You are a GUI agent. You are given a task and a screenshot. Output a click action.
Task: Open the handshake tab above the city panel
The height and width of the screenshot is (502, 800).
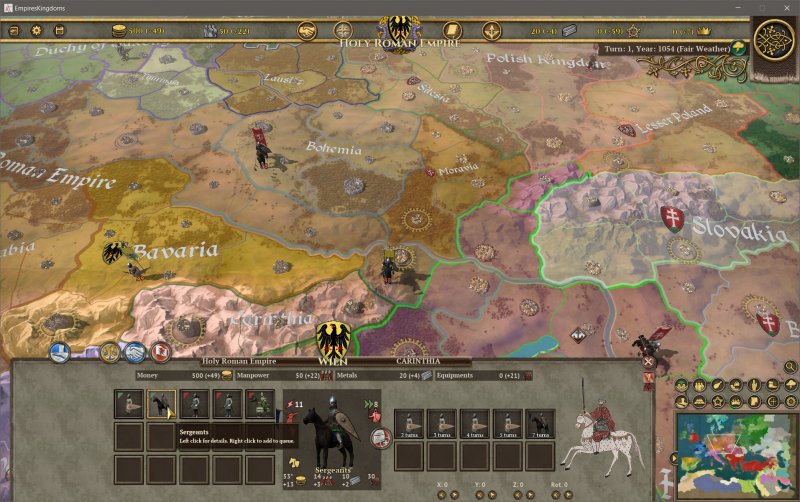(x=135, y=352)
